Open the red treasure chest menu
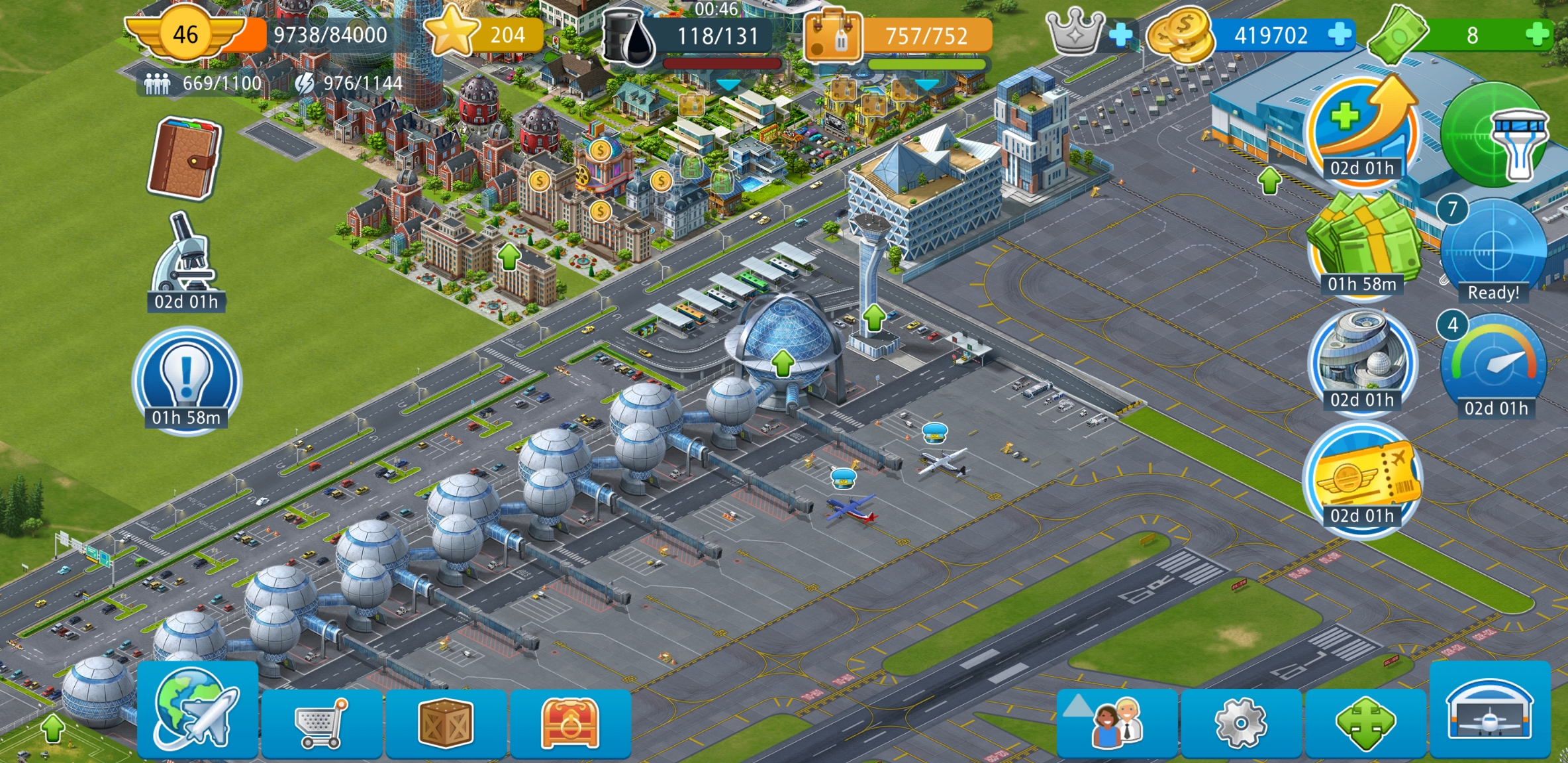Image resolution: width=1568 pixels, height=763 pixels. 569,723
